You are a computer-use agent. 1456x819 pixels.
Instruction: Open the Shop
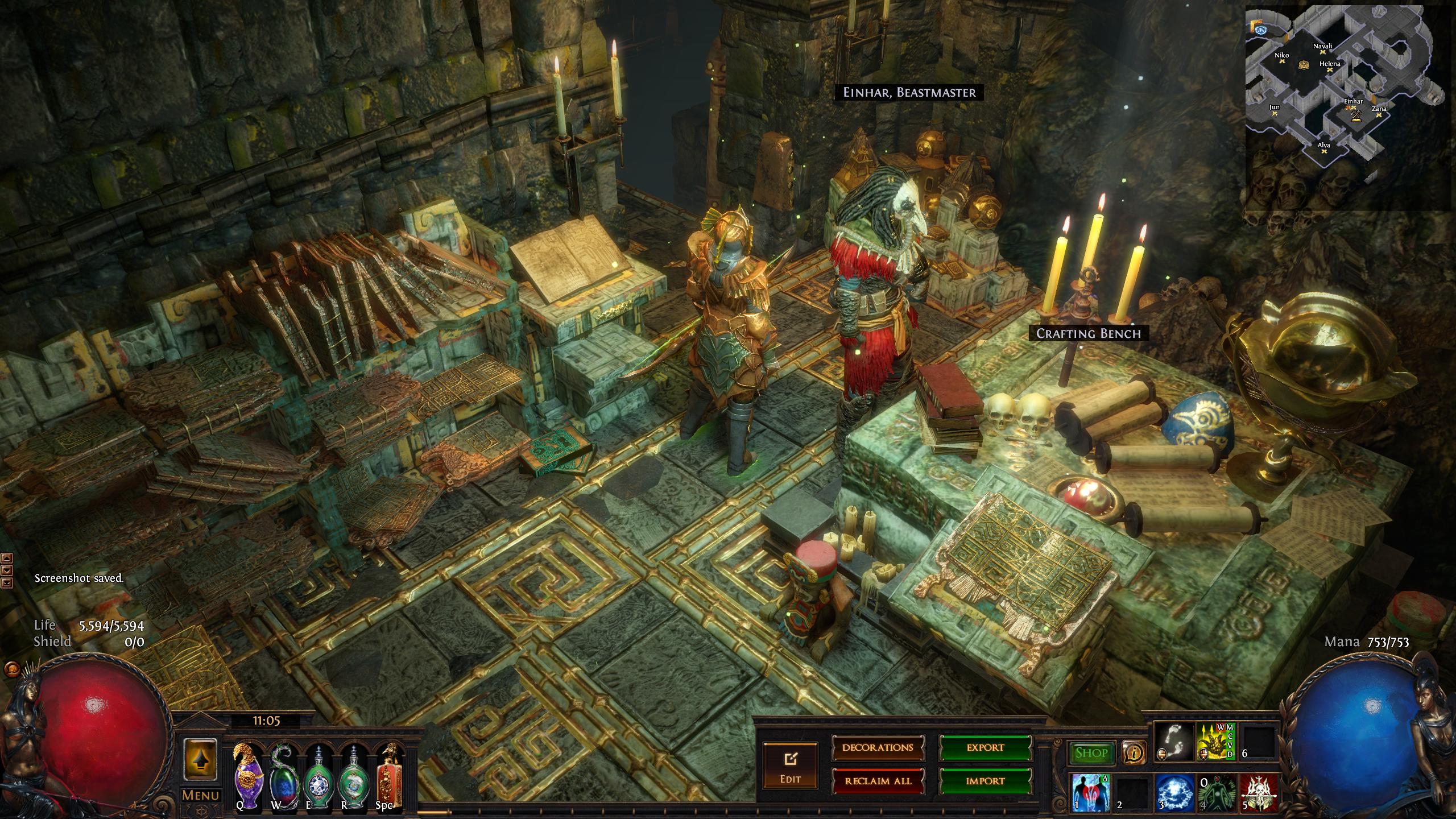click(x=1091, y=753)
